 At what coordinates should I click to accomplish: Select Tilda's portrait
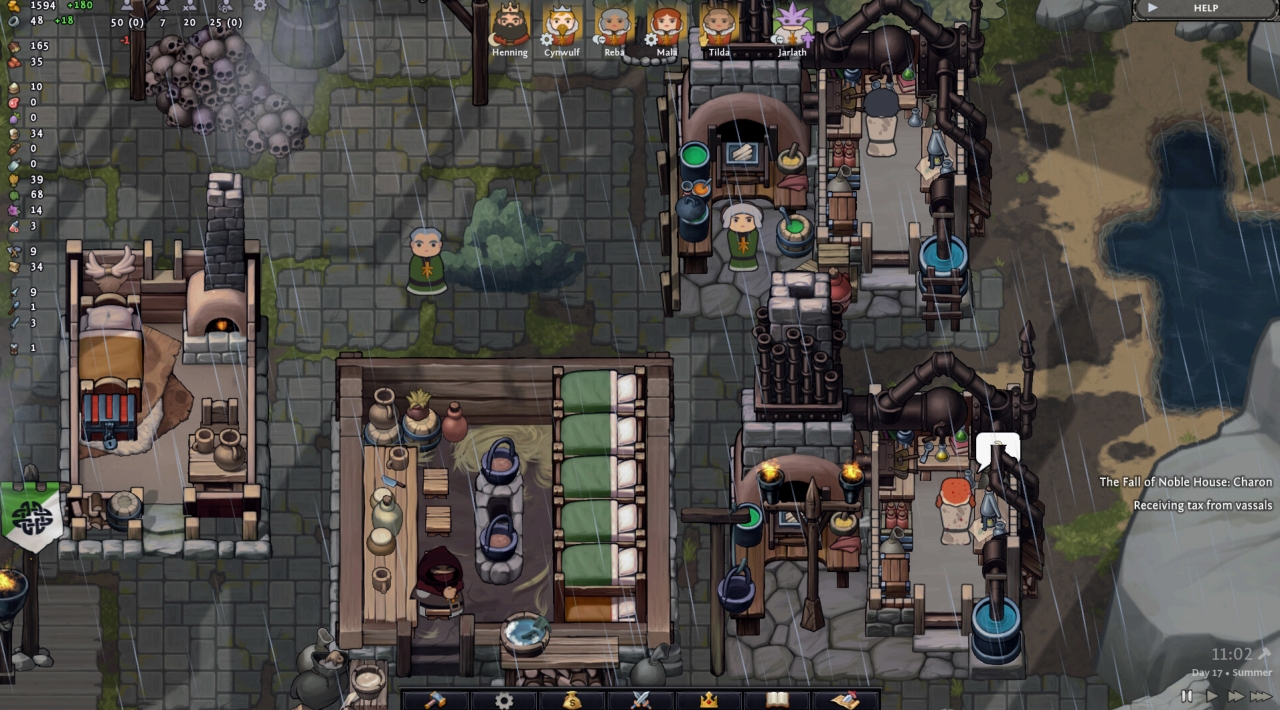click(x=718, y=24)
